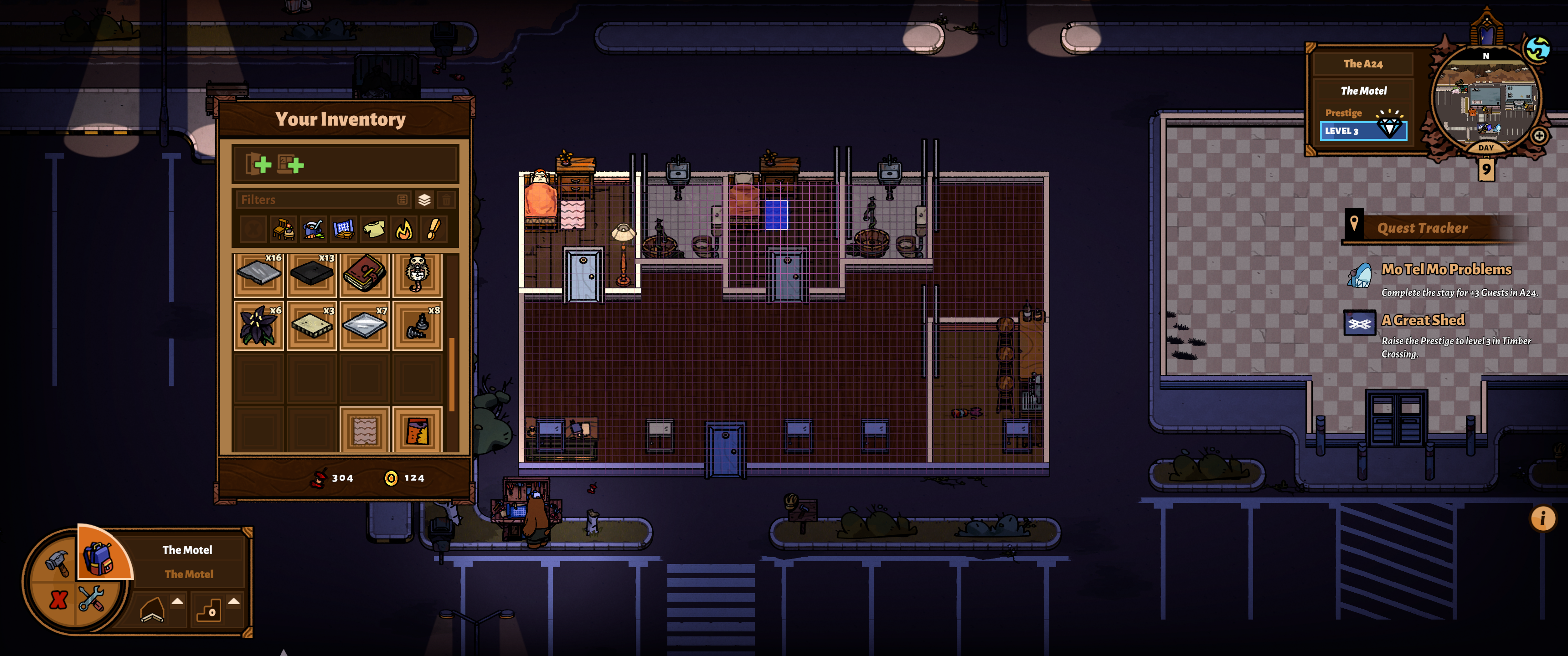Add a new door with plus icon
The width and height of the screenshot is (1568, 656).
pyautogui.click(x=258, y=164)
